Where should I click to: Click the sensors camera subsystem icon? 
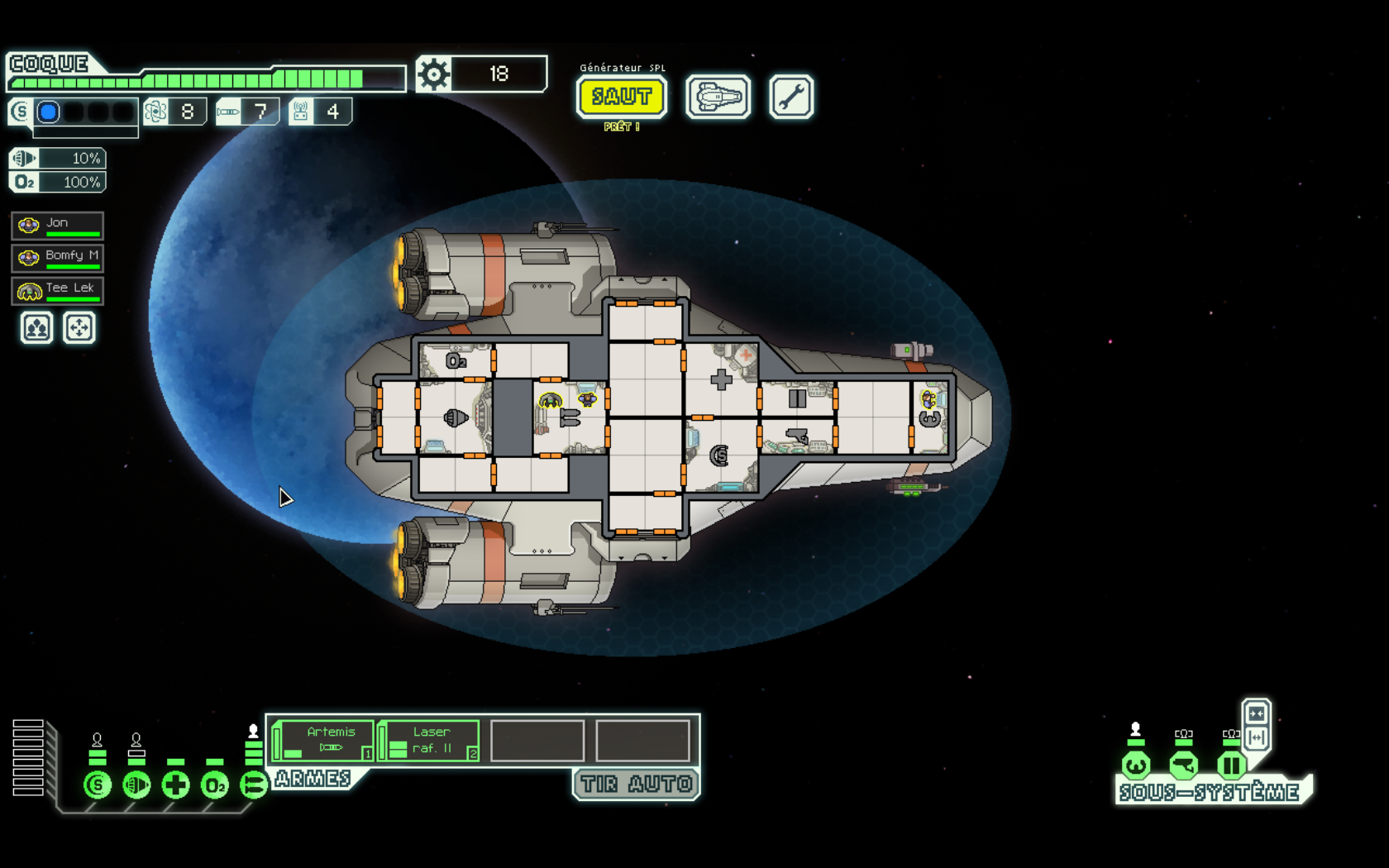click(1183, 765)
